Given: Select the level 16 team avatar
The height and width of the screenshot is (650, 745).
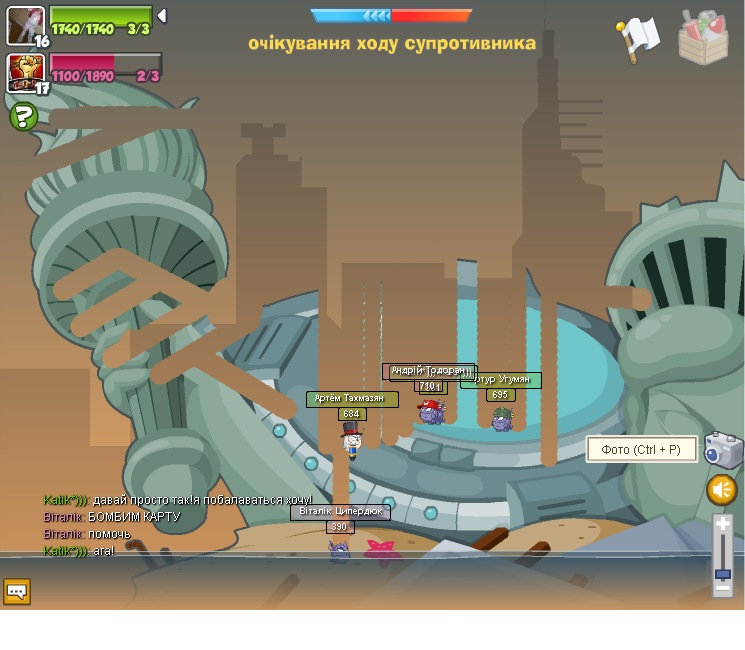Looking at the screenshot, I should click(25, 24).
